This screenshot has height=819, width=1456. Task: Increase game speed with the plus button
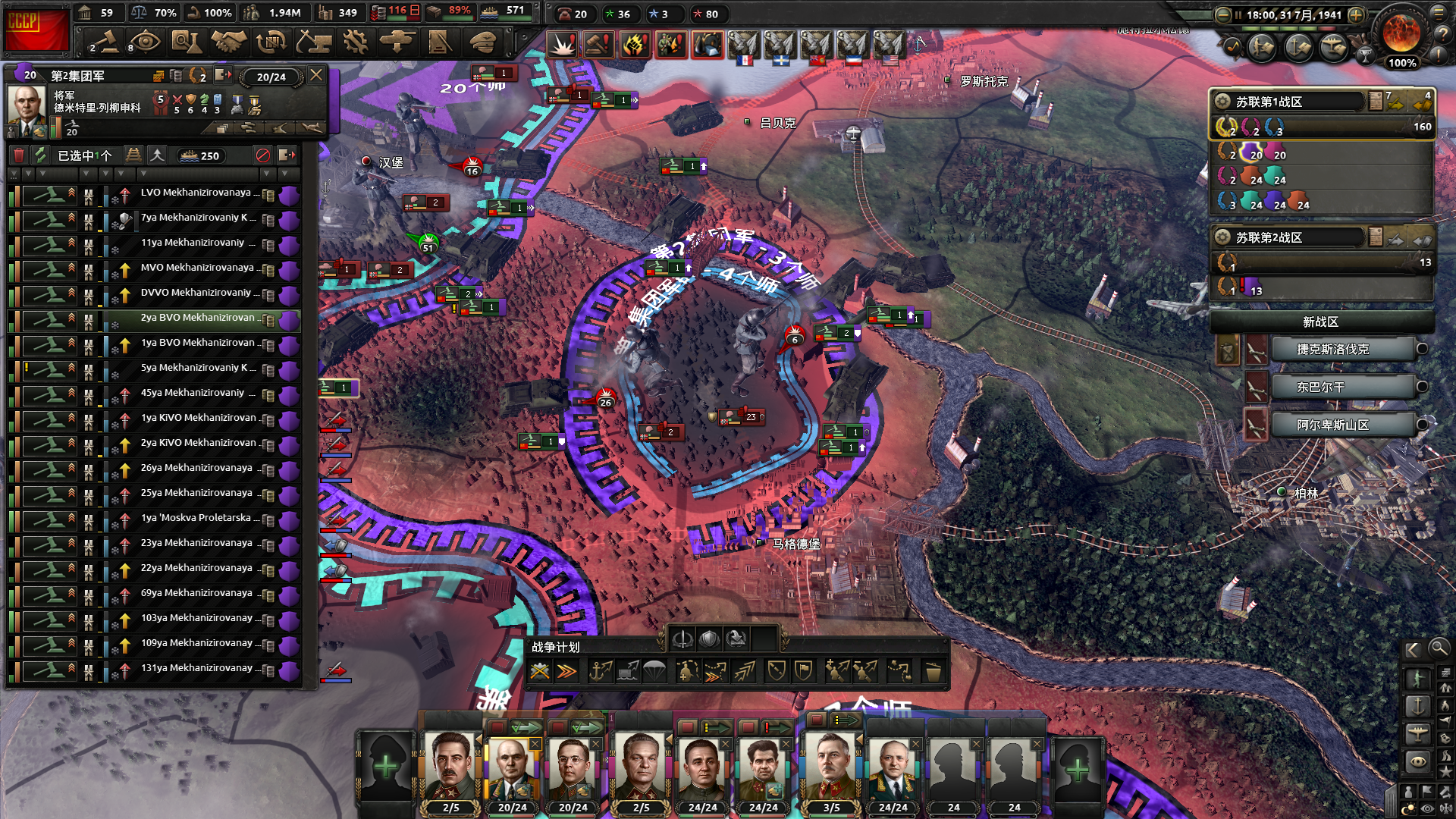tap(1357, 14)
